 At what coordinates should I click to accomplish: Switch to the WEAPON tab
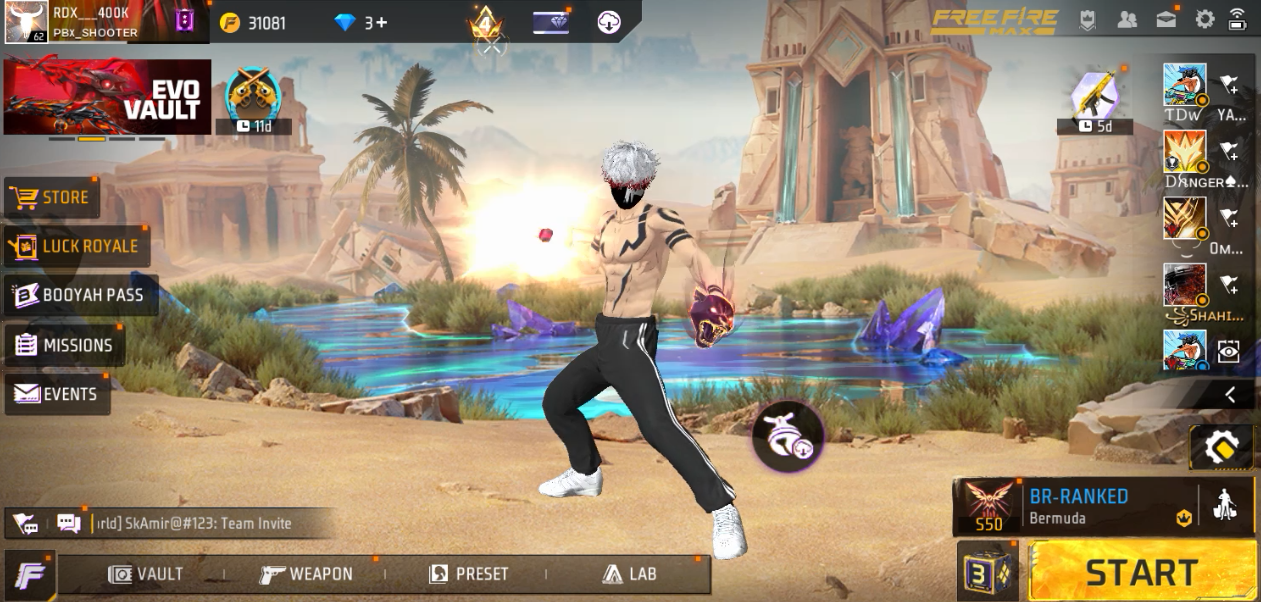[307, 574]
